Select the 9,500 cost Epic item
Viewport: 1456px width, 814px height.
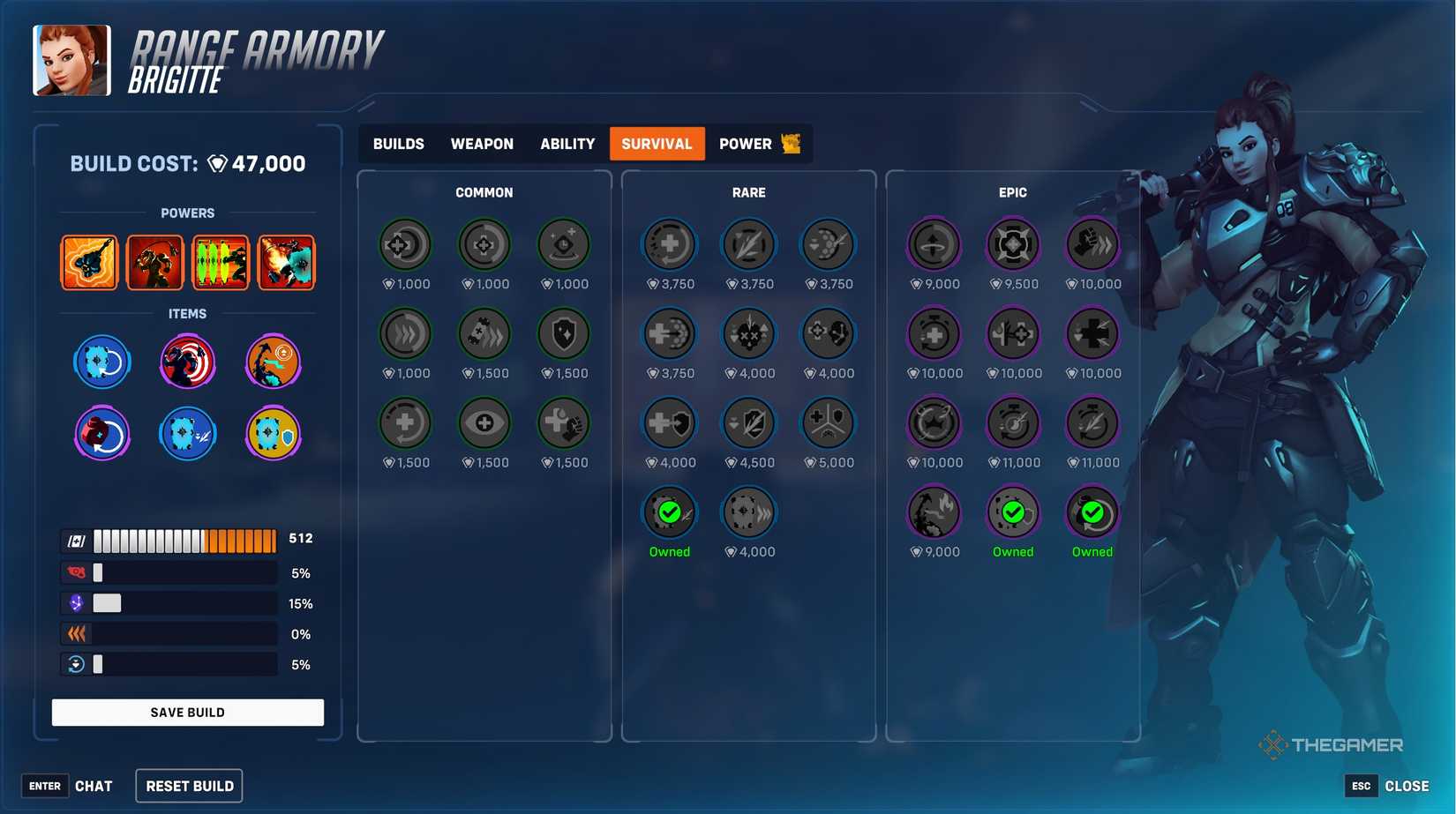[x=1013, y=245]
